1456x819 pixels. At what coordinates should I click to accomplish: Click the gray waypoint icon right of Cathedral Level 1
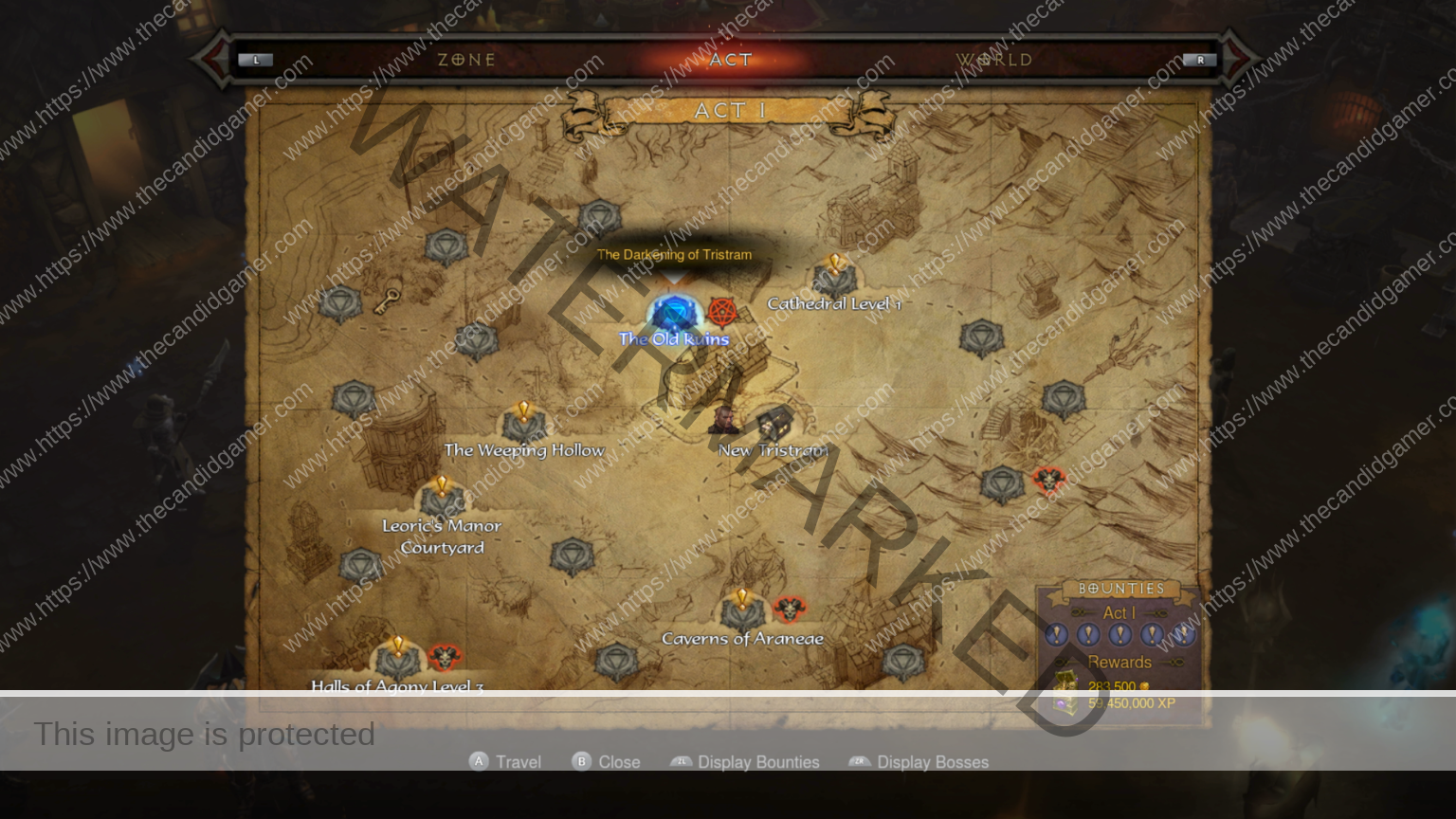pos(981,337)
